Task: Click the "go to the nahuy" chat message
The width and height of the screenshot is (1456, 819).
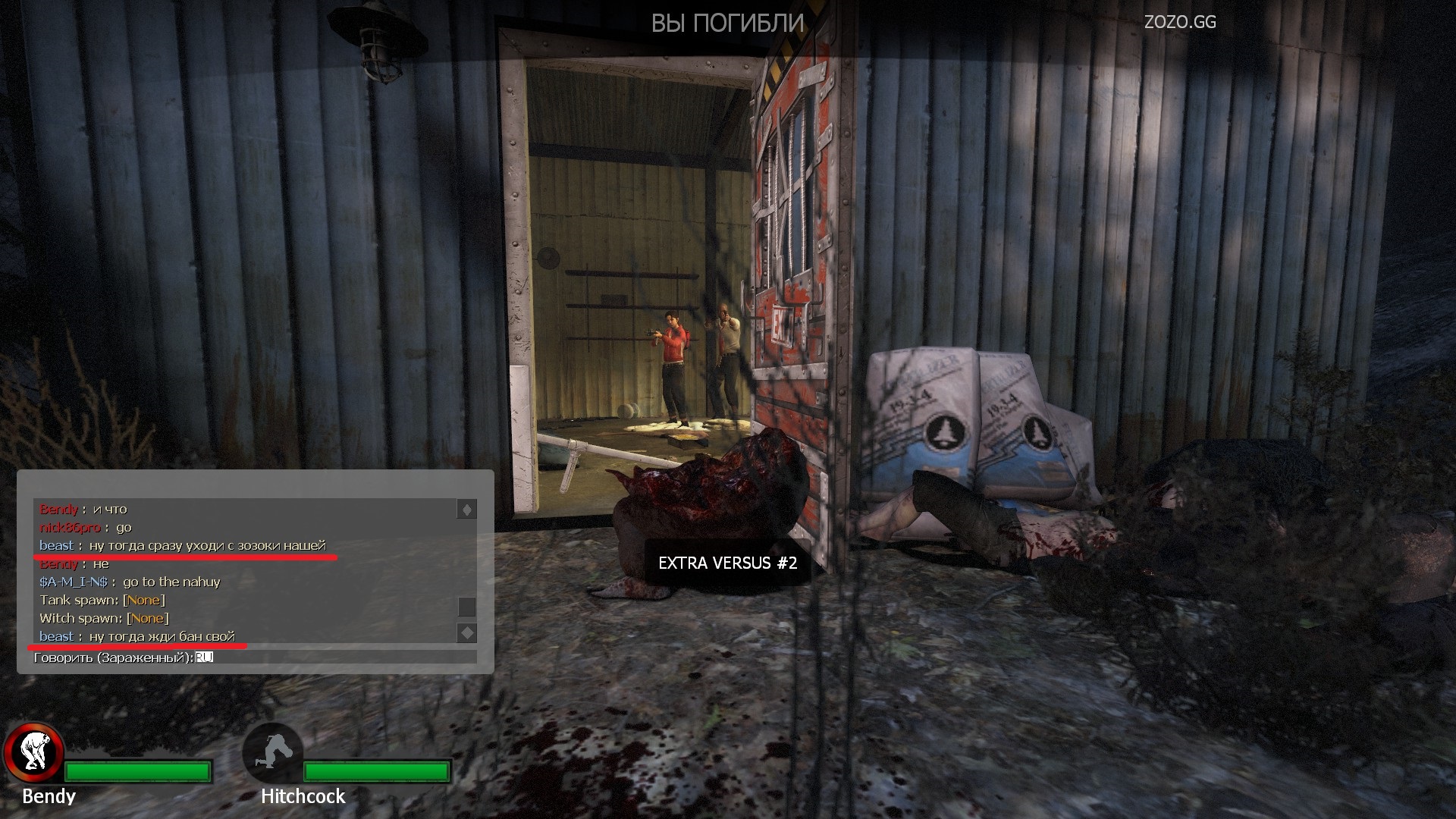Action: point(171,582)
